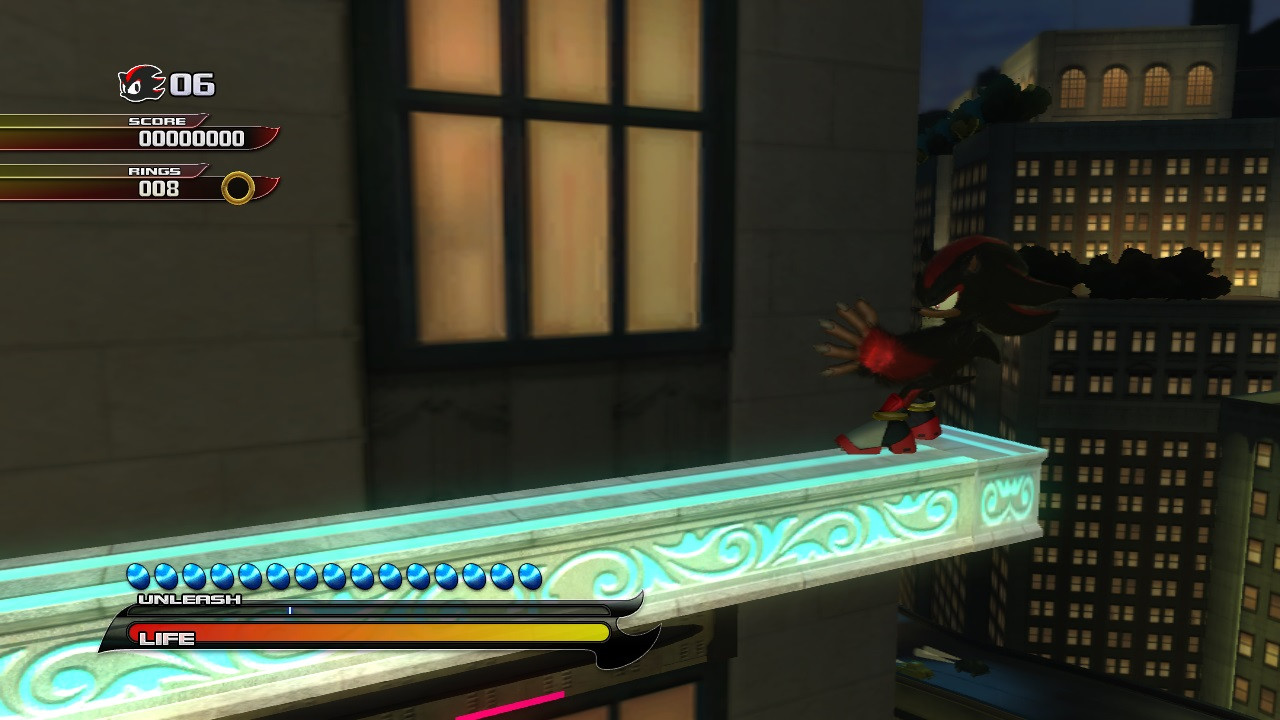Click the last blue orb on the Unleash gauge
1280x720 pixels.
point(528,576)
